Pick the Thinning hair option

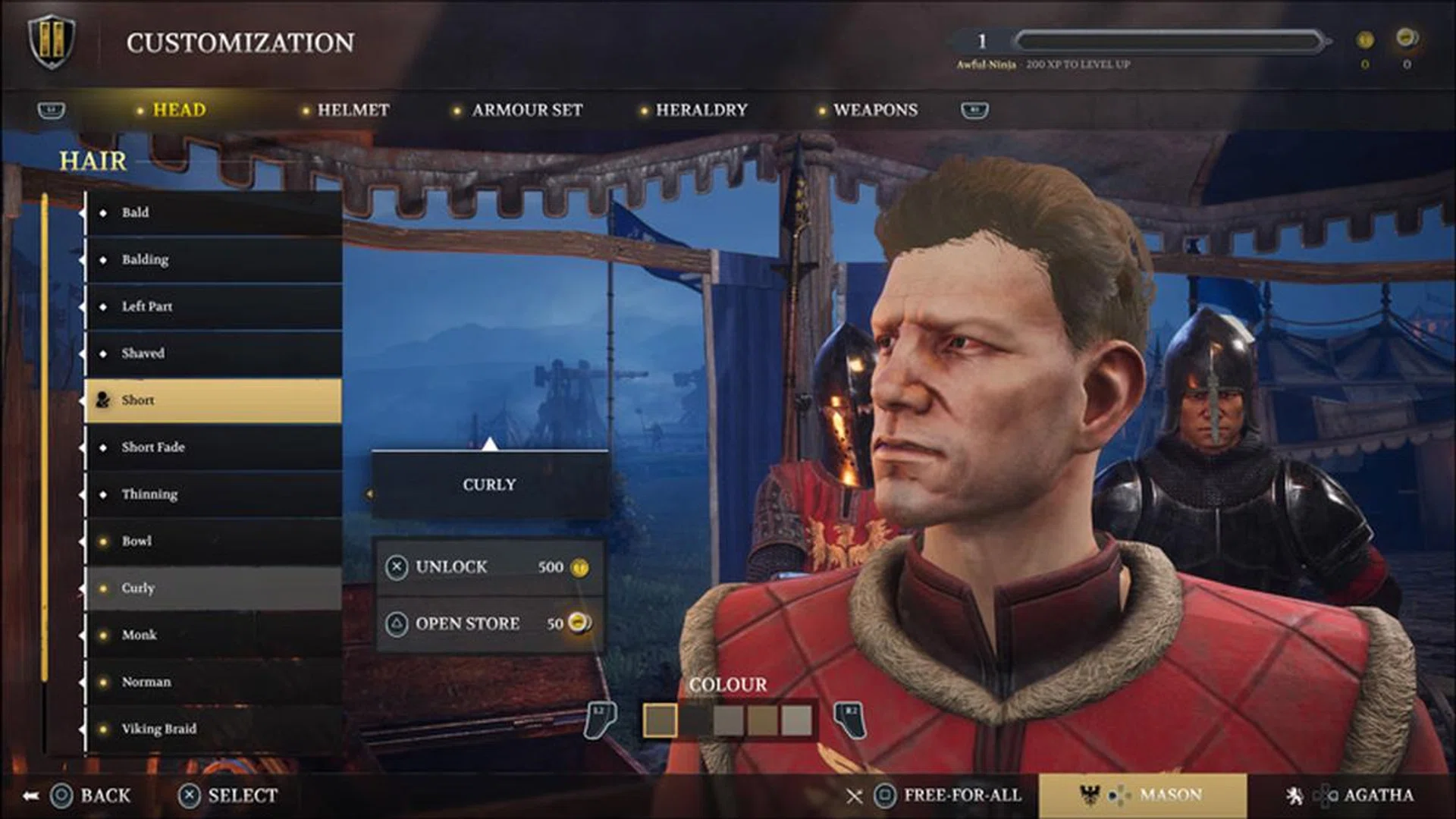[213, 494]
